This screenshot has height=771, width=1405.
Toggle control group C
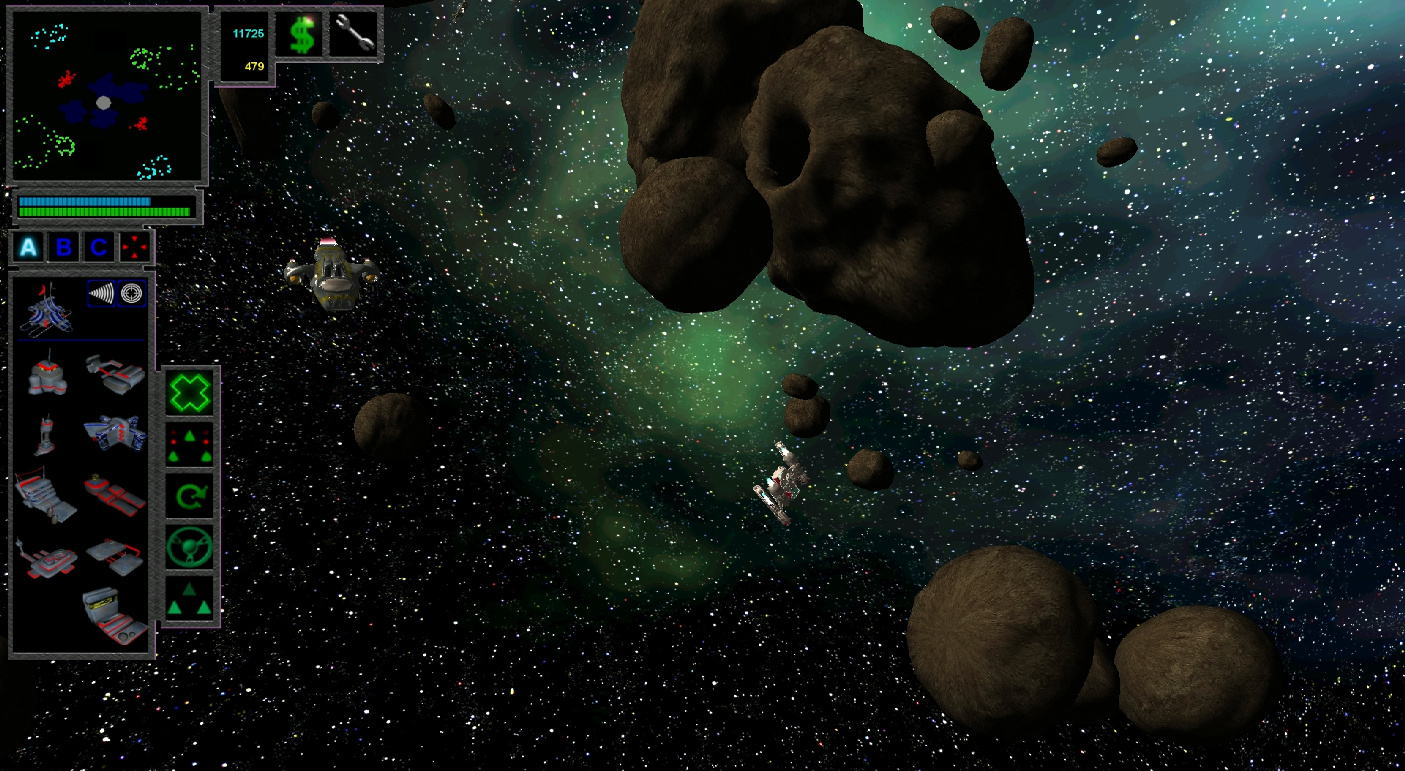(96, 247)
